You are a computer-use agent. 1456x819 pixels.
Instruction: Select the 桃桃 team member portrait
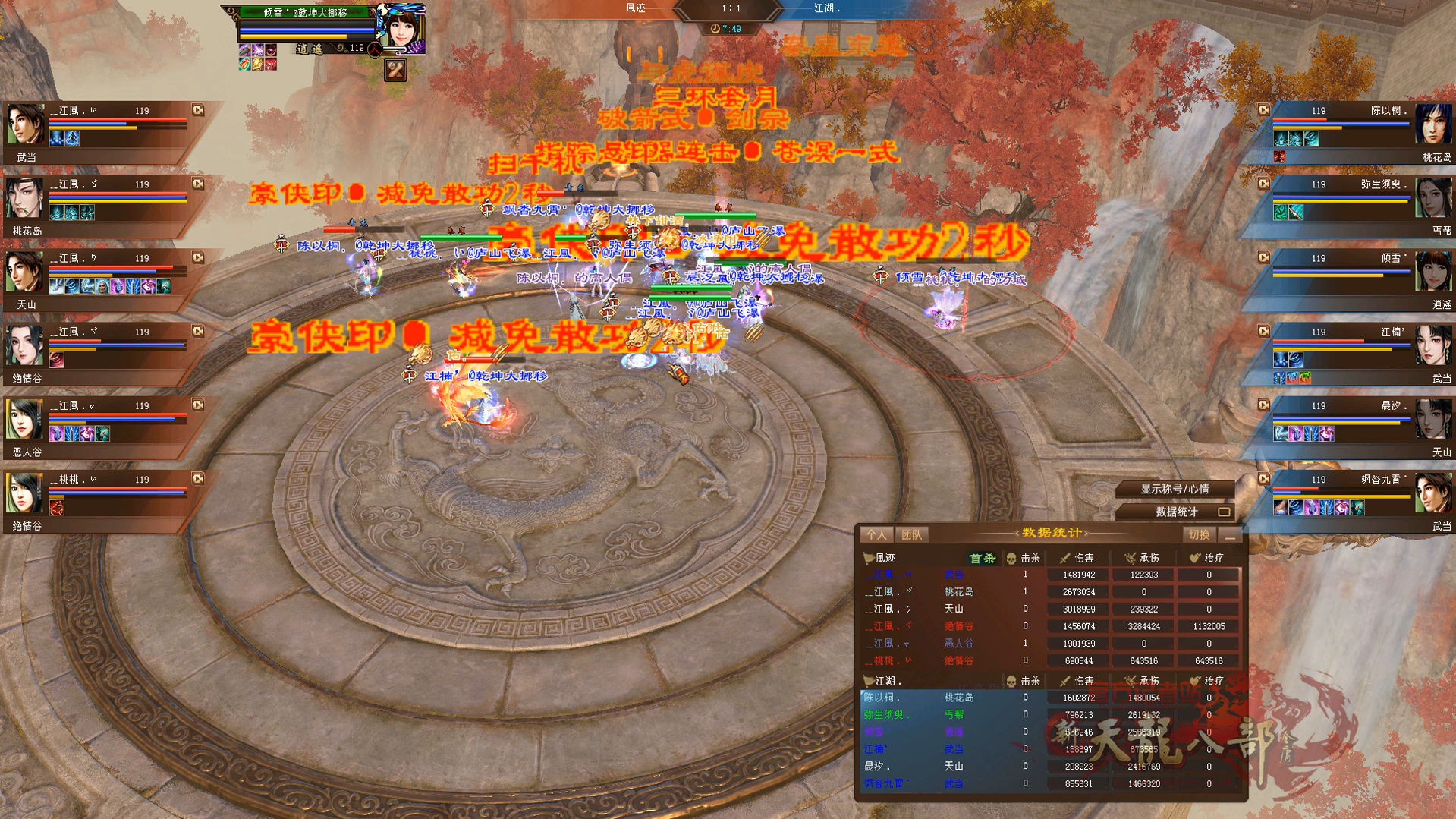tap(26, 493)
